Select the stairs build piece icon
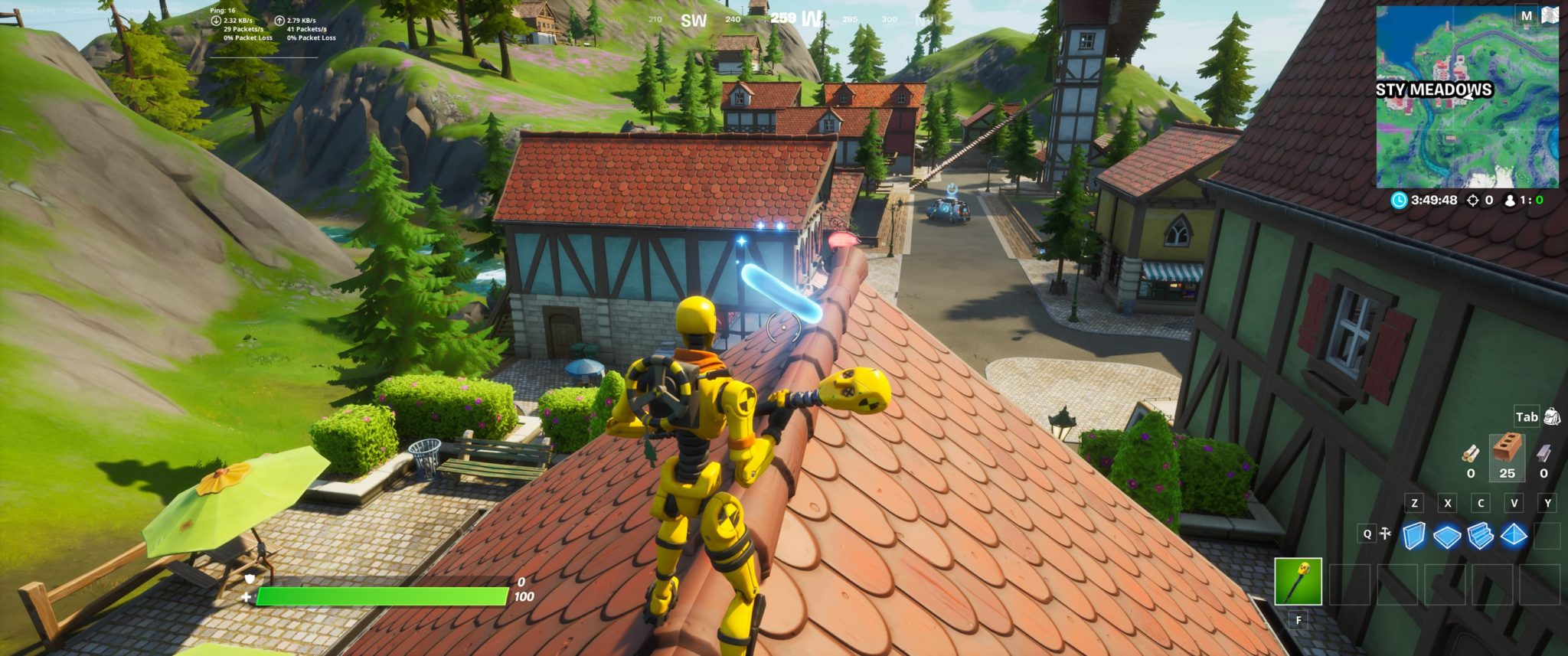The height and width of the screenshot is (656, 1568). click(x=1480, y=536)
